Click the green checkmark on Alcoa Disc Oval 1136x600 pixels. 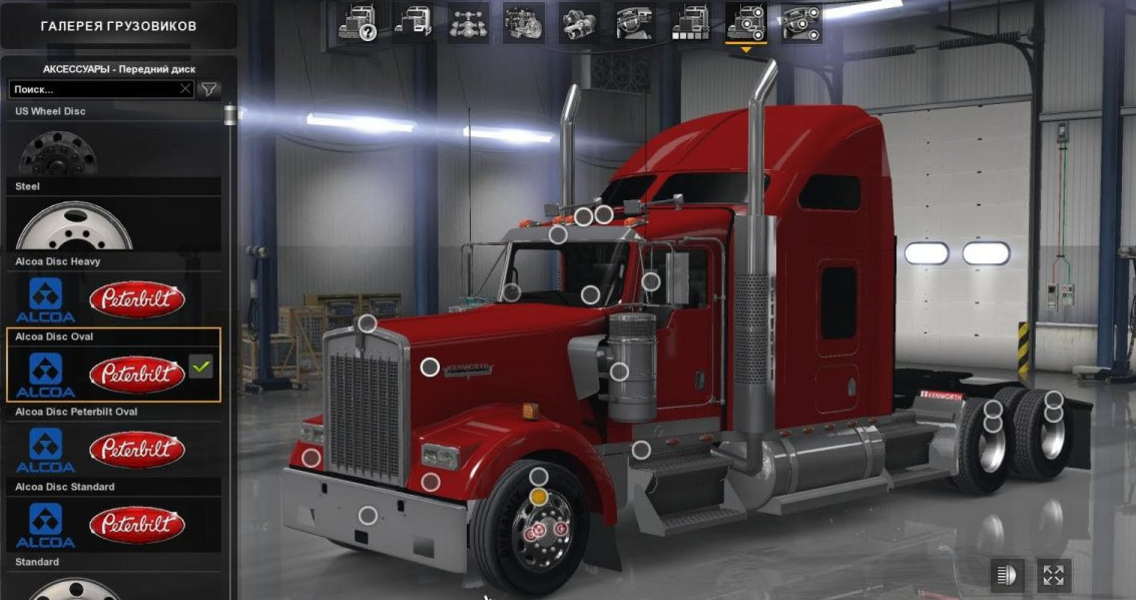pyautogui.click(x=201, y=368)
